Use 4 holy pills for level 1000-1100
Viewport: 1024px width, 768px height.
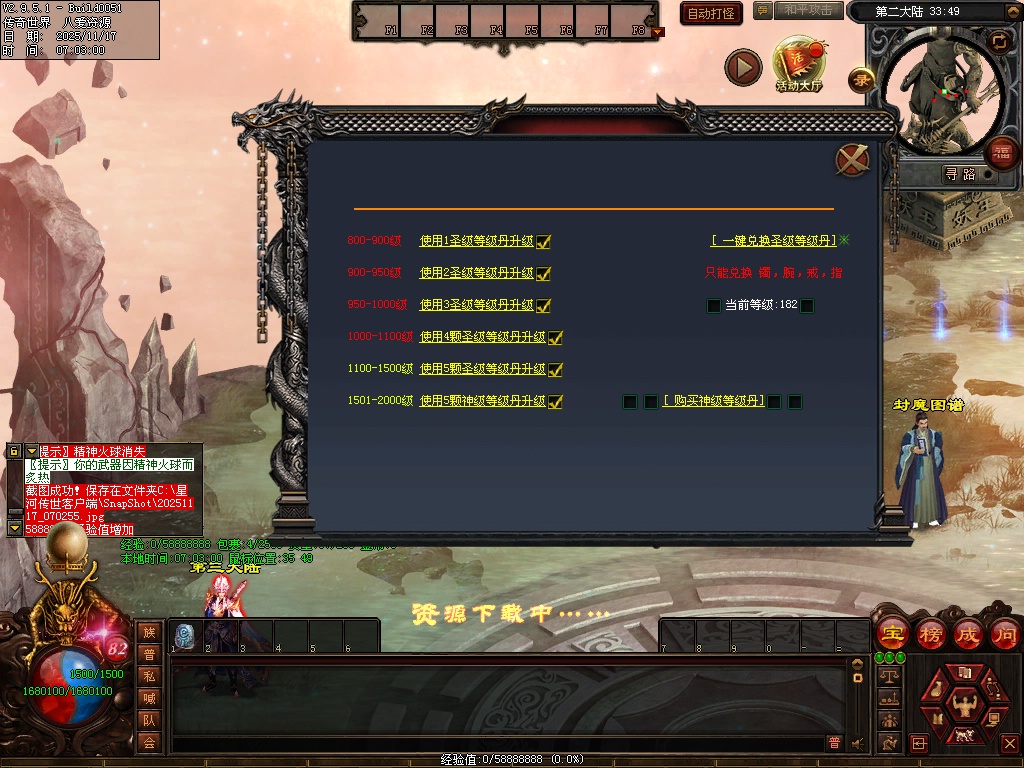[482, 337]
